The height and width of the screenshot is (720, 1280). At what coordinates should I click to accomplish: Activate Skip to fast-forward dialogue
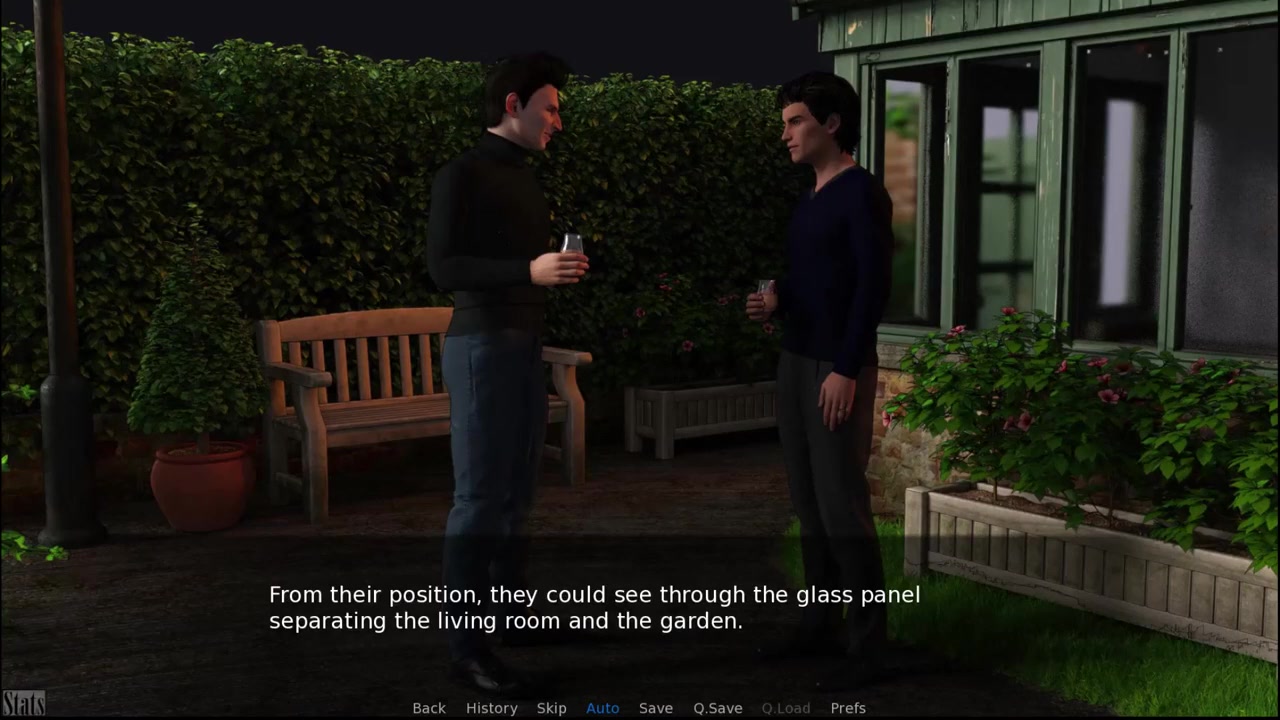[551, 708]
